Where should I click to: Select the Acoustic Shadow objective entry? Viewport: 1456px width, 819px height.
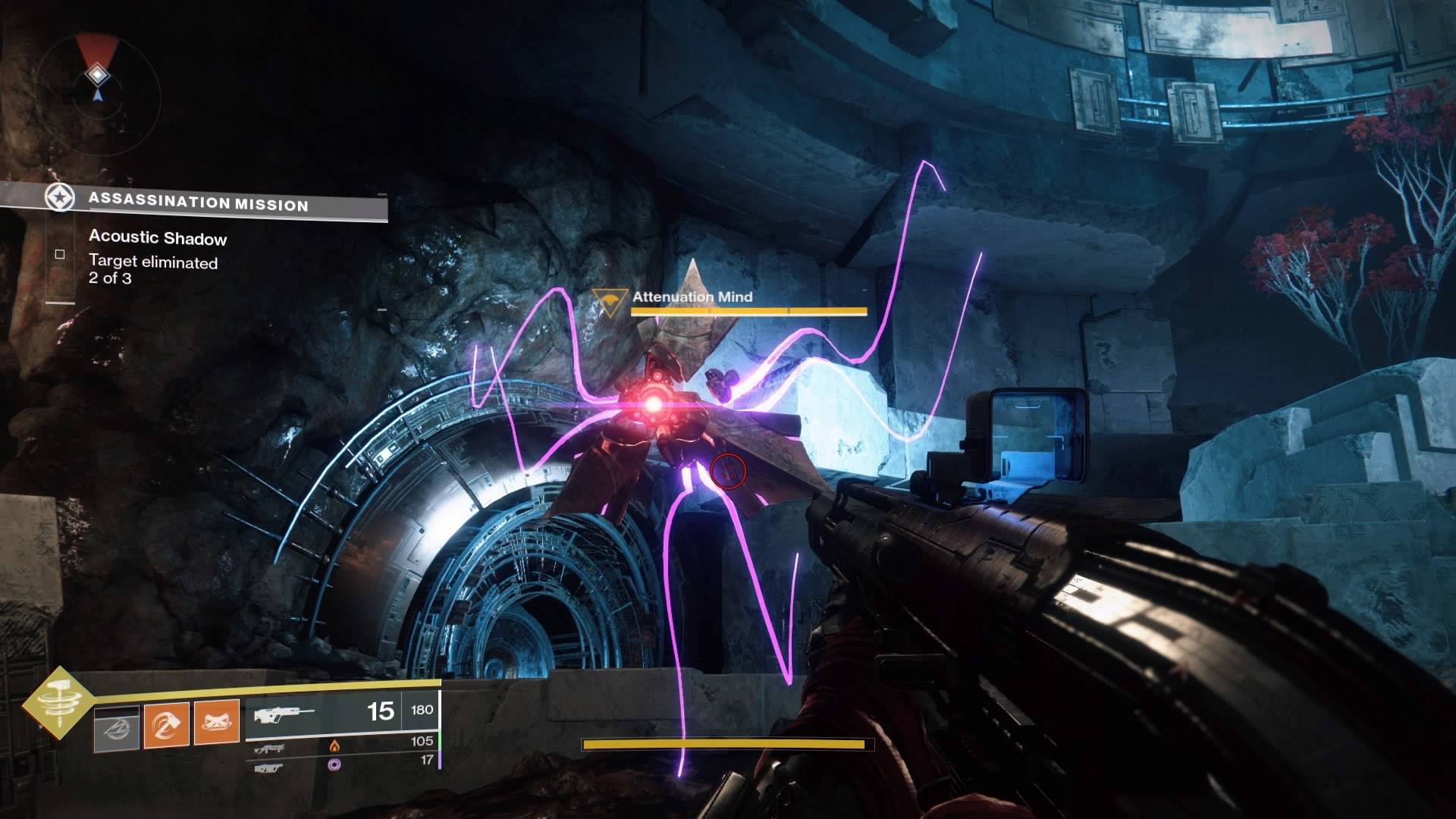point(158,238)
